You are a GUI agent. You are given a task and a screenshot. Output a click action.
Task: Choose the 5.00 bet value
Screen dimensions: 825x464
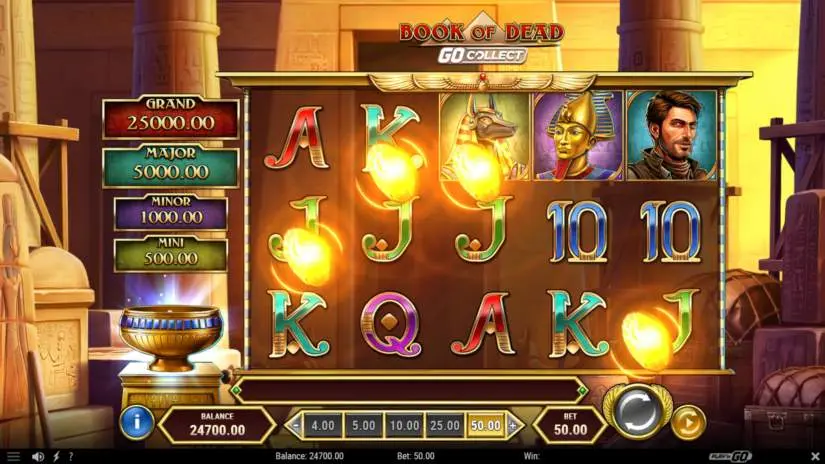(x=364, y=425)
